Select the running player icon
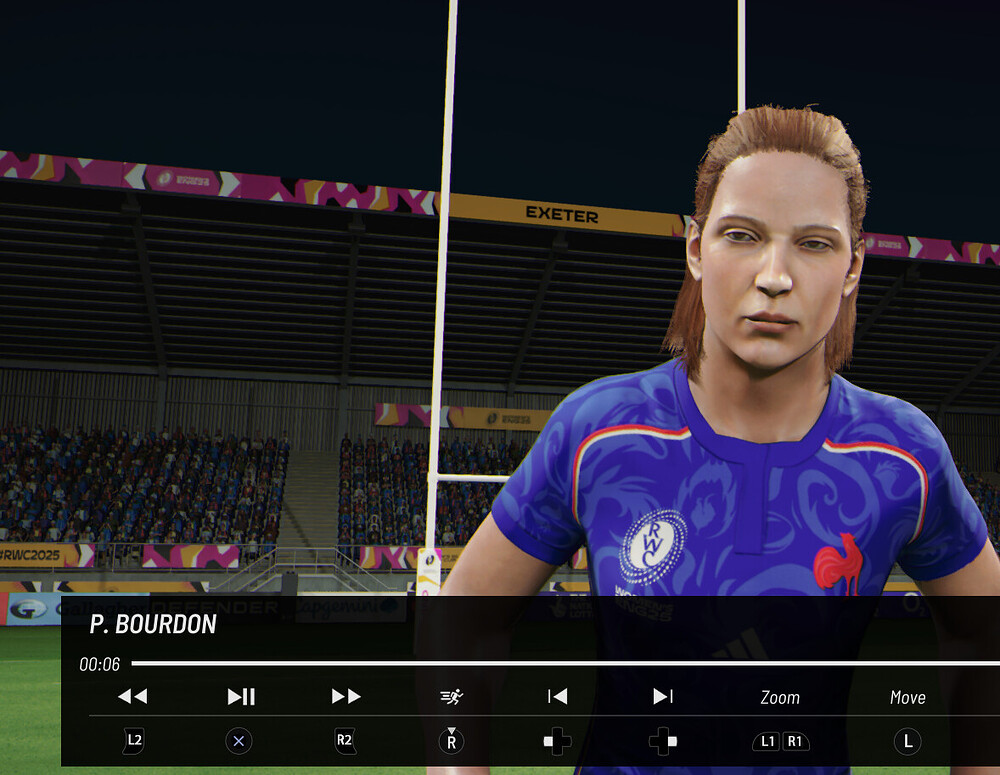The image size is (1000, 775). [452, 696]
